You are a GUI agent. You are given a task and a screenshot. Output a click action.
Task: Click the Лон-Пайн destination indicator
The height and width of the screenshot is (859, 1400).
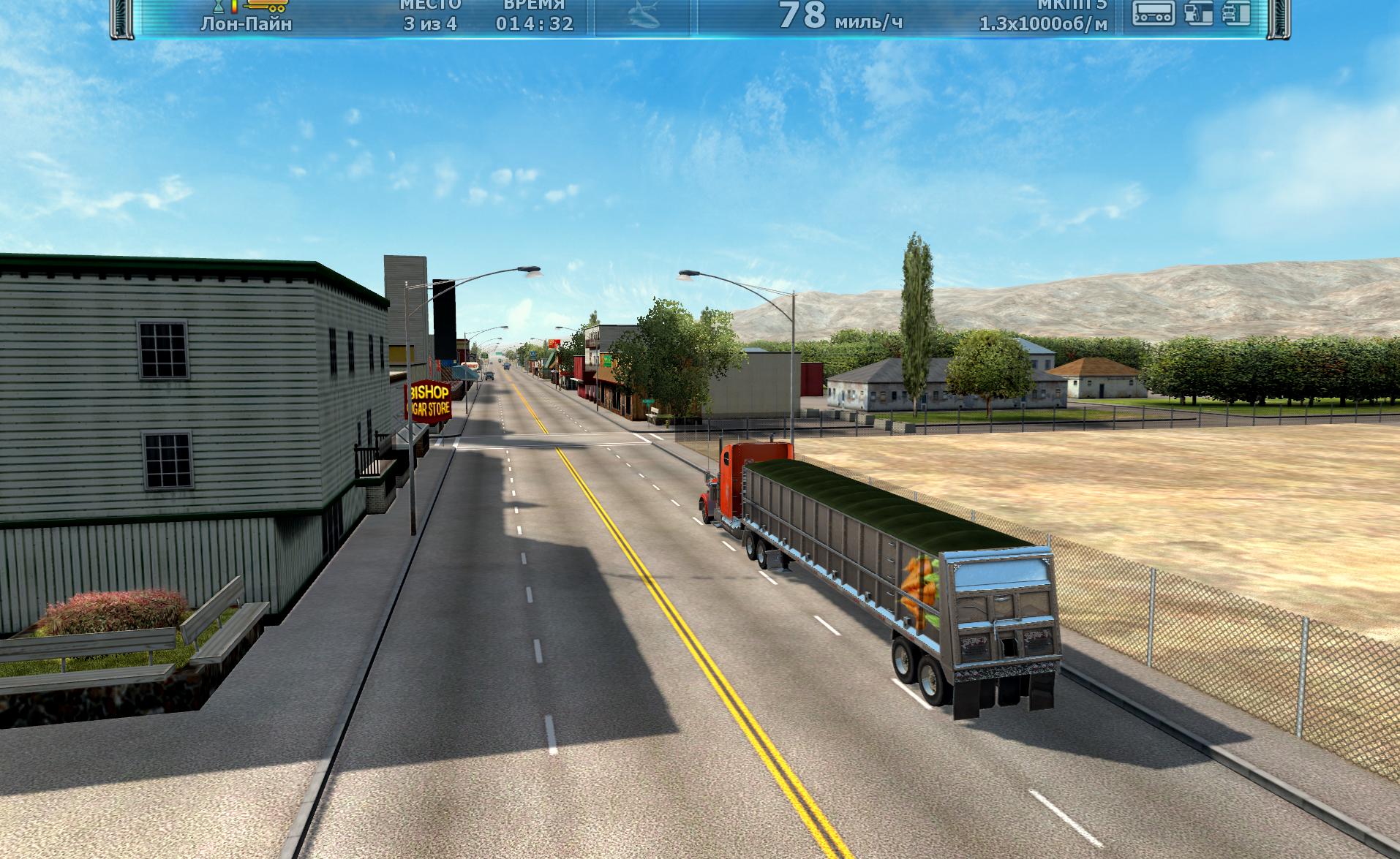coord(246,24)
